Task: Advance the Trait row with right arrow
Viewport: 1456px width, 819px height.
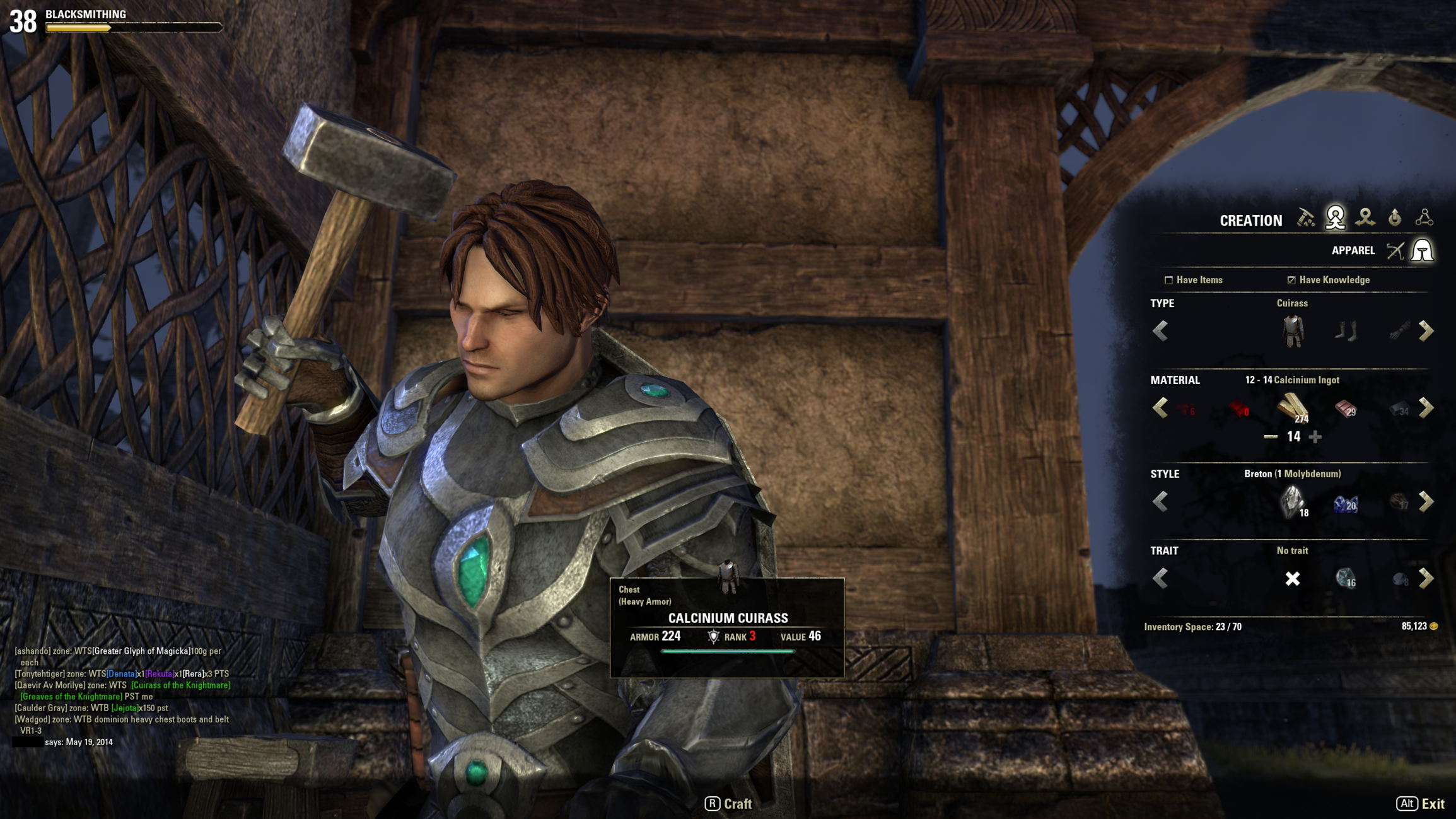Action: (x=1426, y=578)
